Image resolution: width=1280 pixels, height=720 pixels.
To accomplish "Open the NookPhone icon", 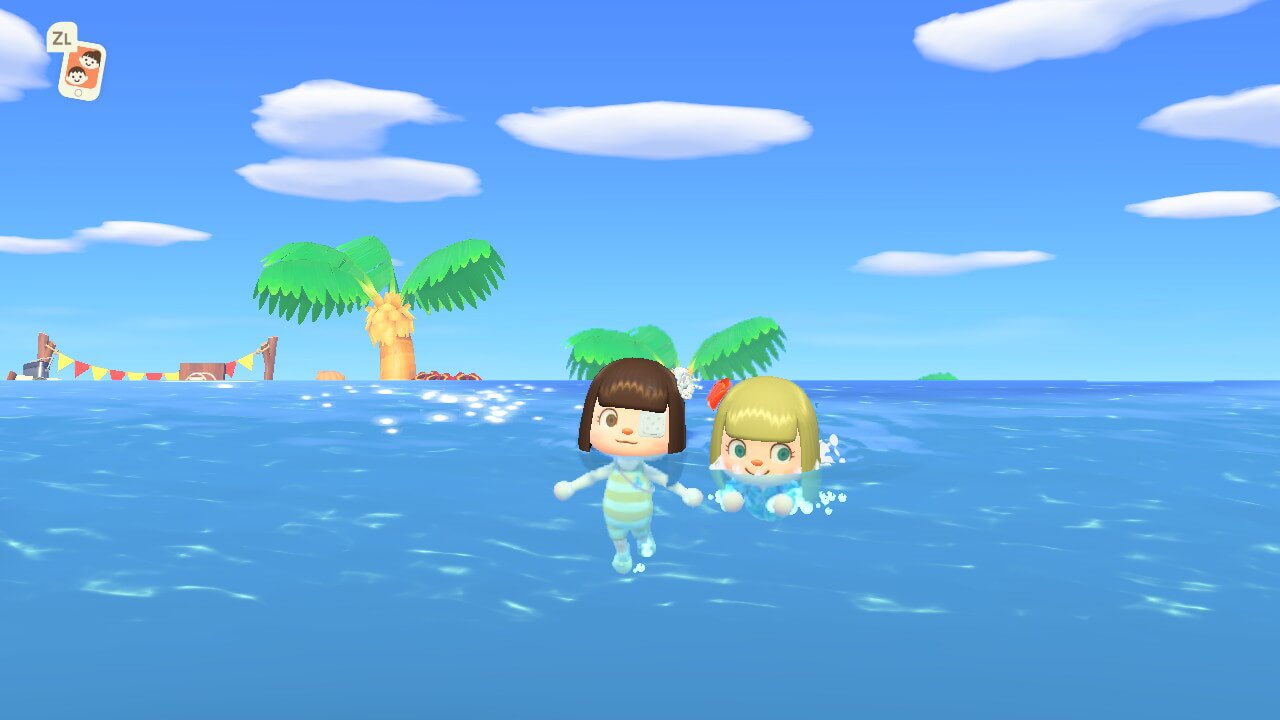I will coord(82,69).
